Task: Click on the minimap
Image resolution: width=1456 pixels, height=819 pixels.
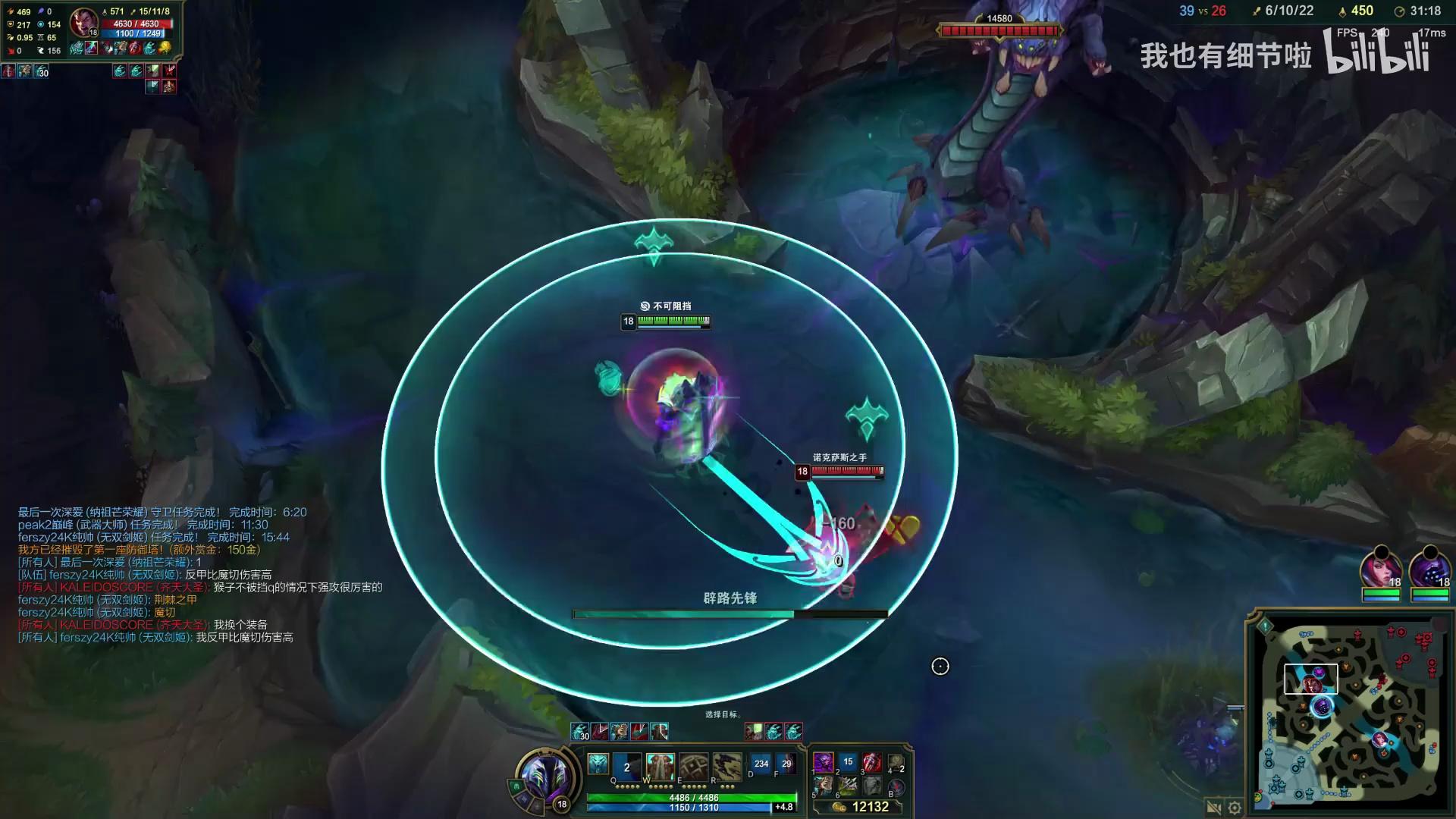Action: coord(1348,711)
